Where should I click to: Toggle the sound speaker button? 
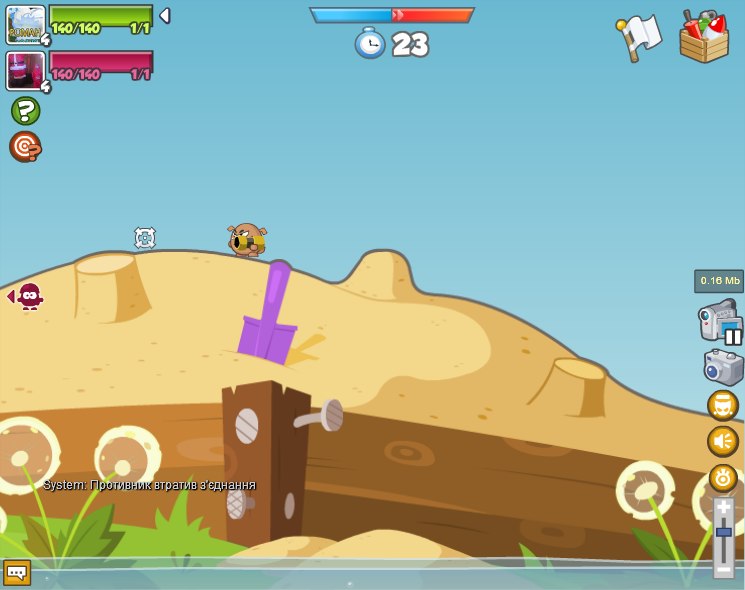pyautogui.click(x=722, y=441)
